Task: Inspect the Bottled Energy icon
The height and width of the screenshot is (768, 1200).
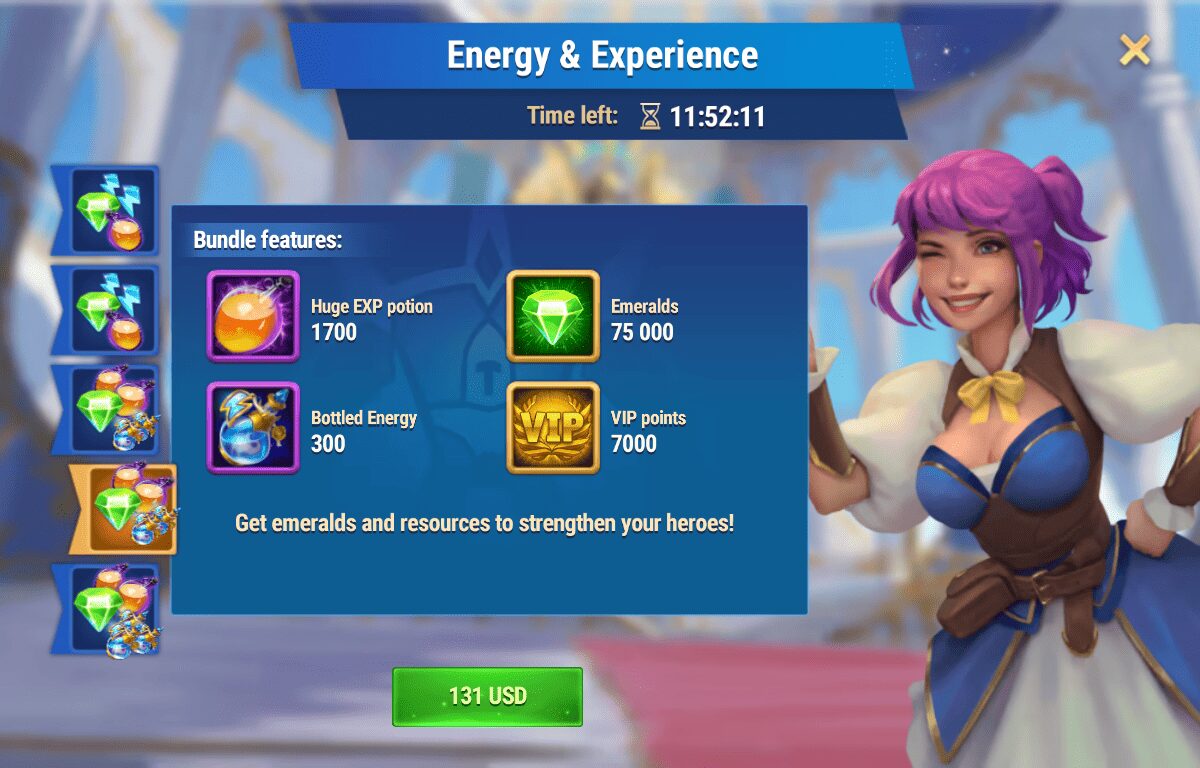Action: pyautogui.click(x=253, y=428)
